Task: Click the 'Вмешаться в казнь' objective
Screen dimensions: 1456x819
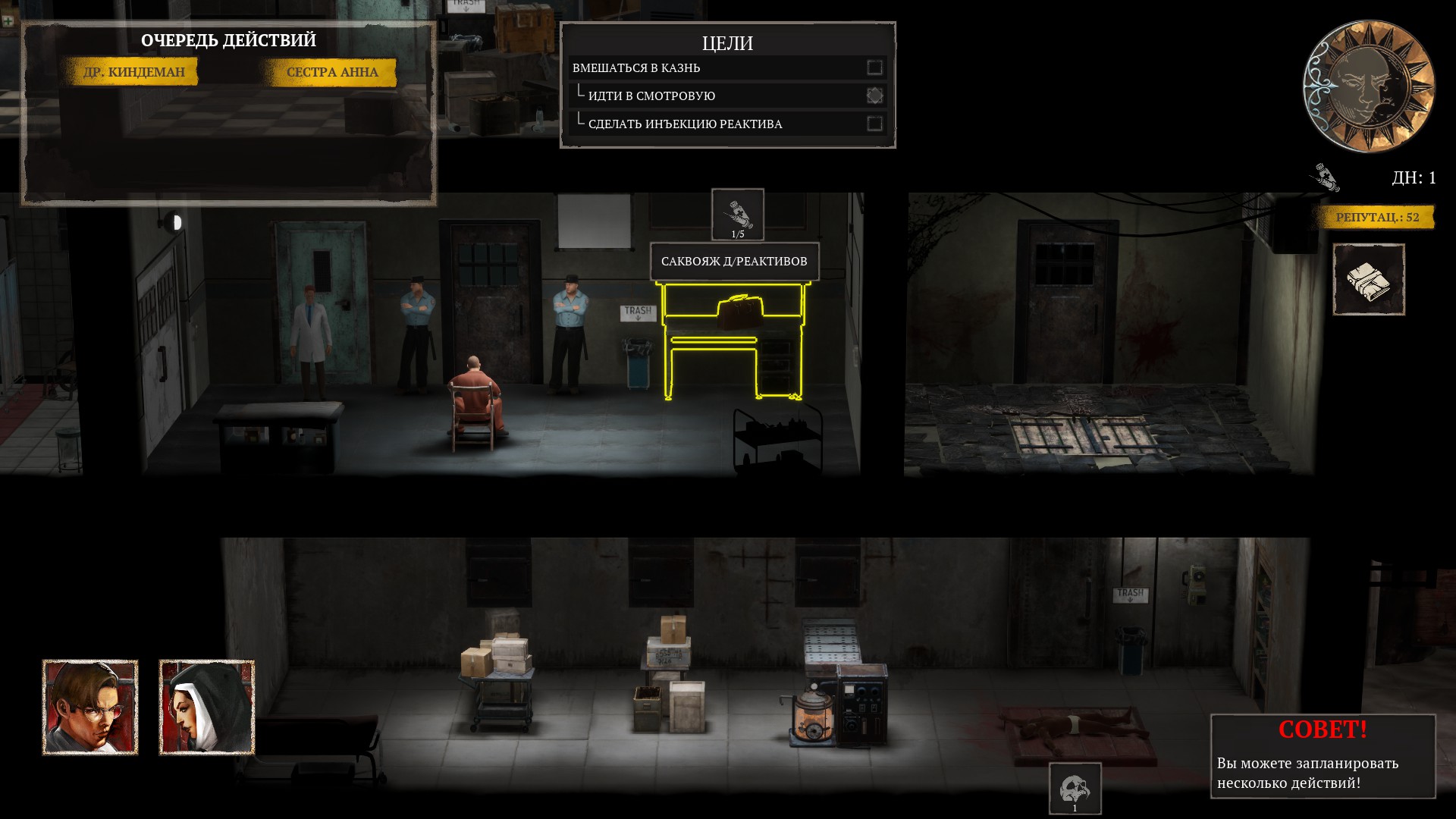Action: (636, 68)
